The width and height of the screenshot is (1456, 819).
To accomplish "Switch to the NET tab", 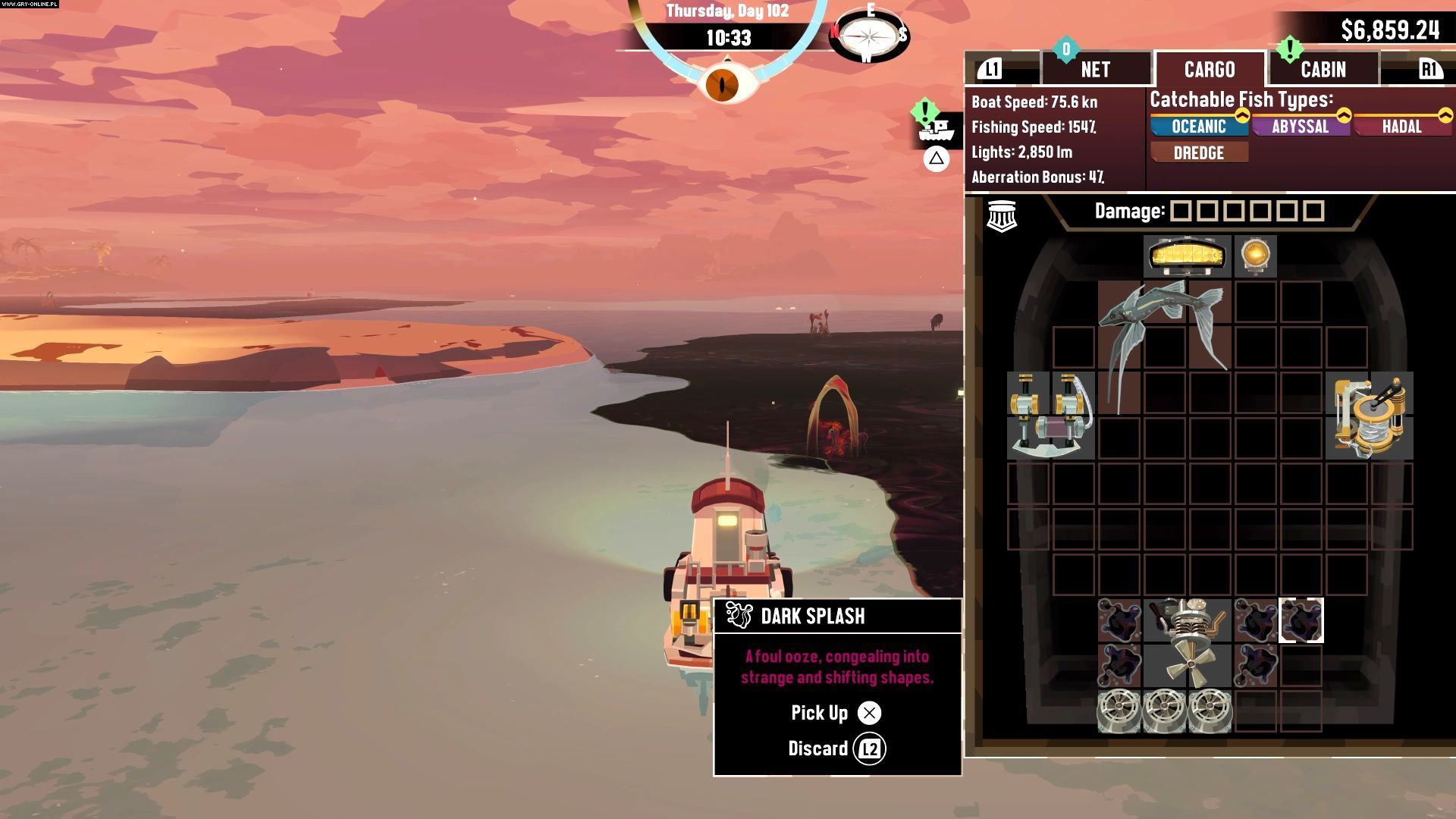I will pyautogui.click(x=1095, y=70).
